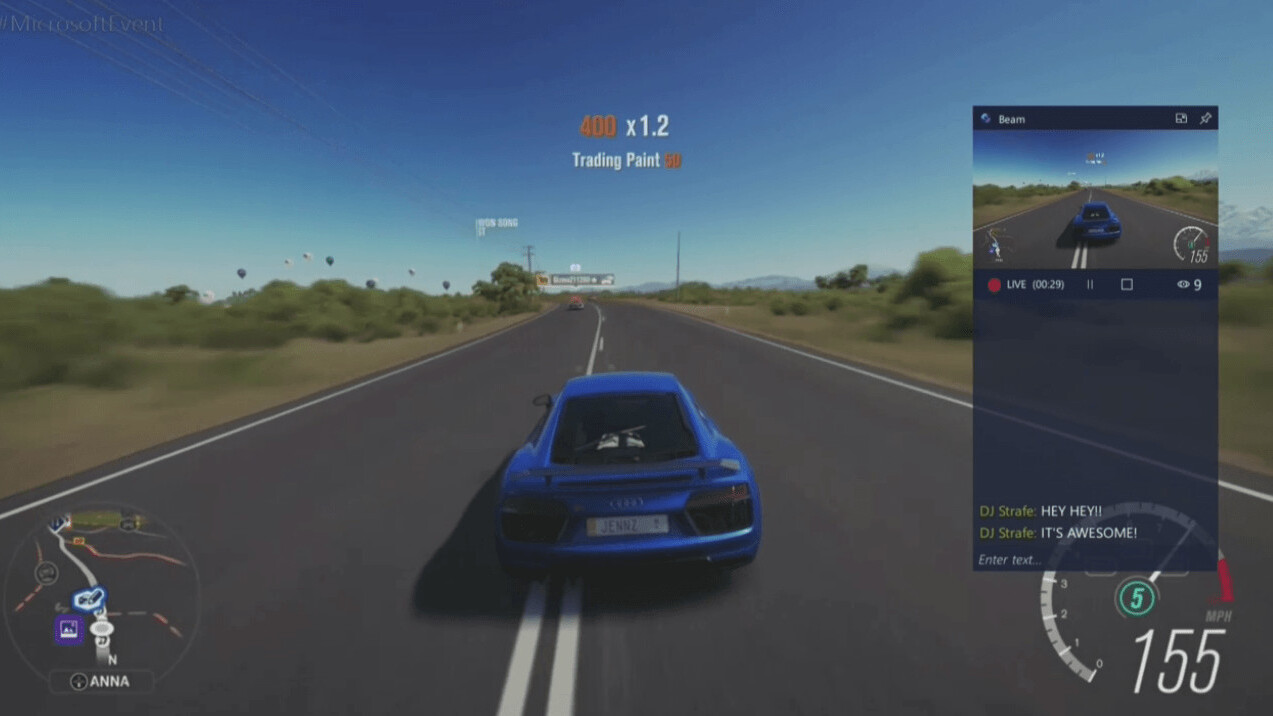This screenshot has width=1273, height=716.
Task: Select the blue drag race marker on the minimap
Action: tap(90, 599)
